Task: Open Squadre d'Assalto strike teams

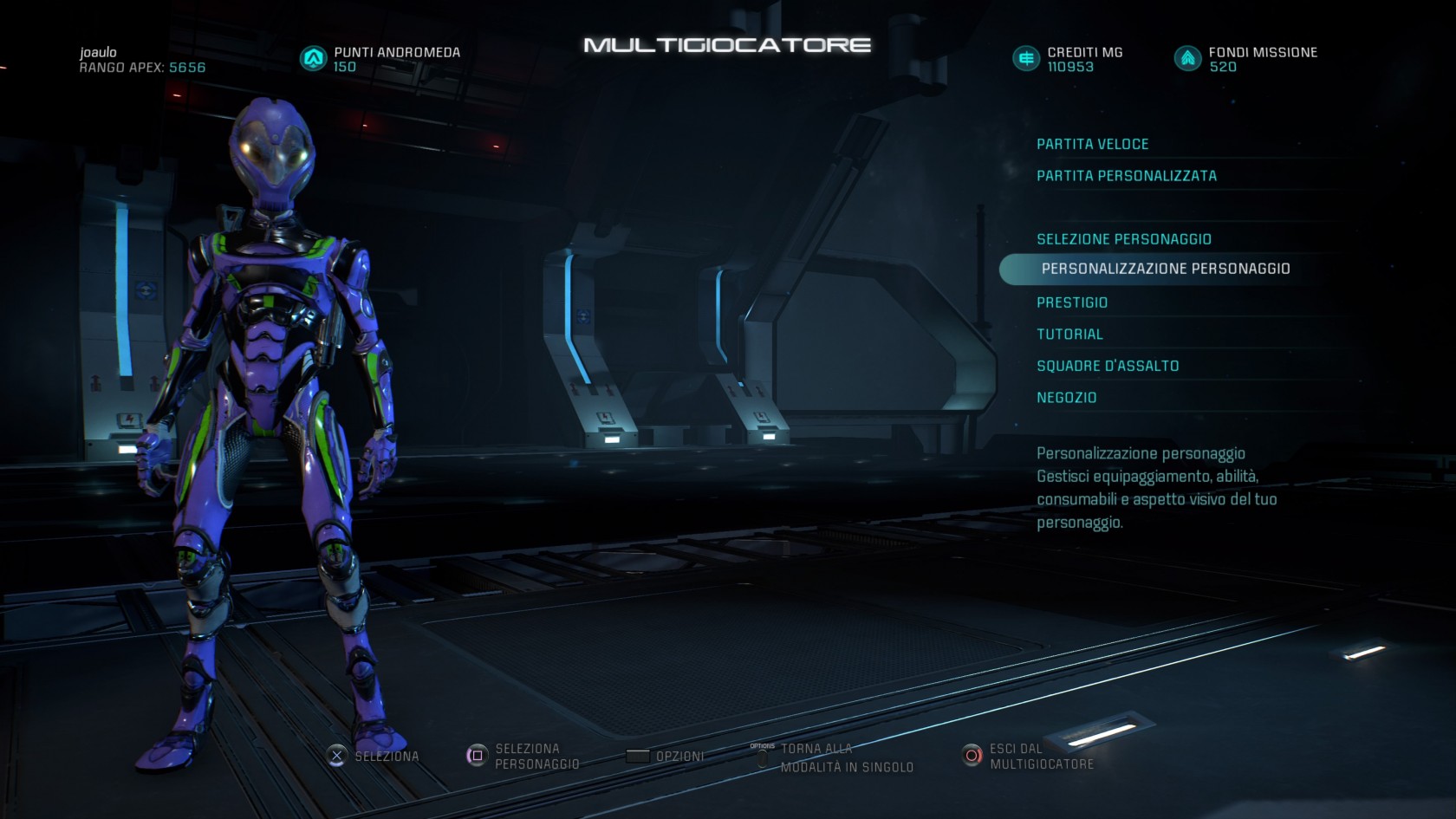Action: (x=1107, y=366)
